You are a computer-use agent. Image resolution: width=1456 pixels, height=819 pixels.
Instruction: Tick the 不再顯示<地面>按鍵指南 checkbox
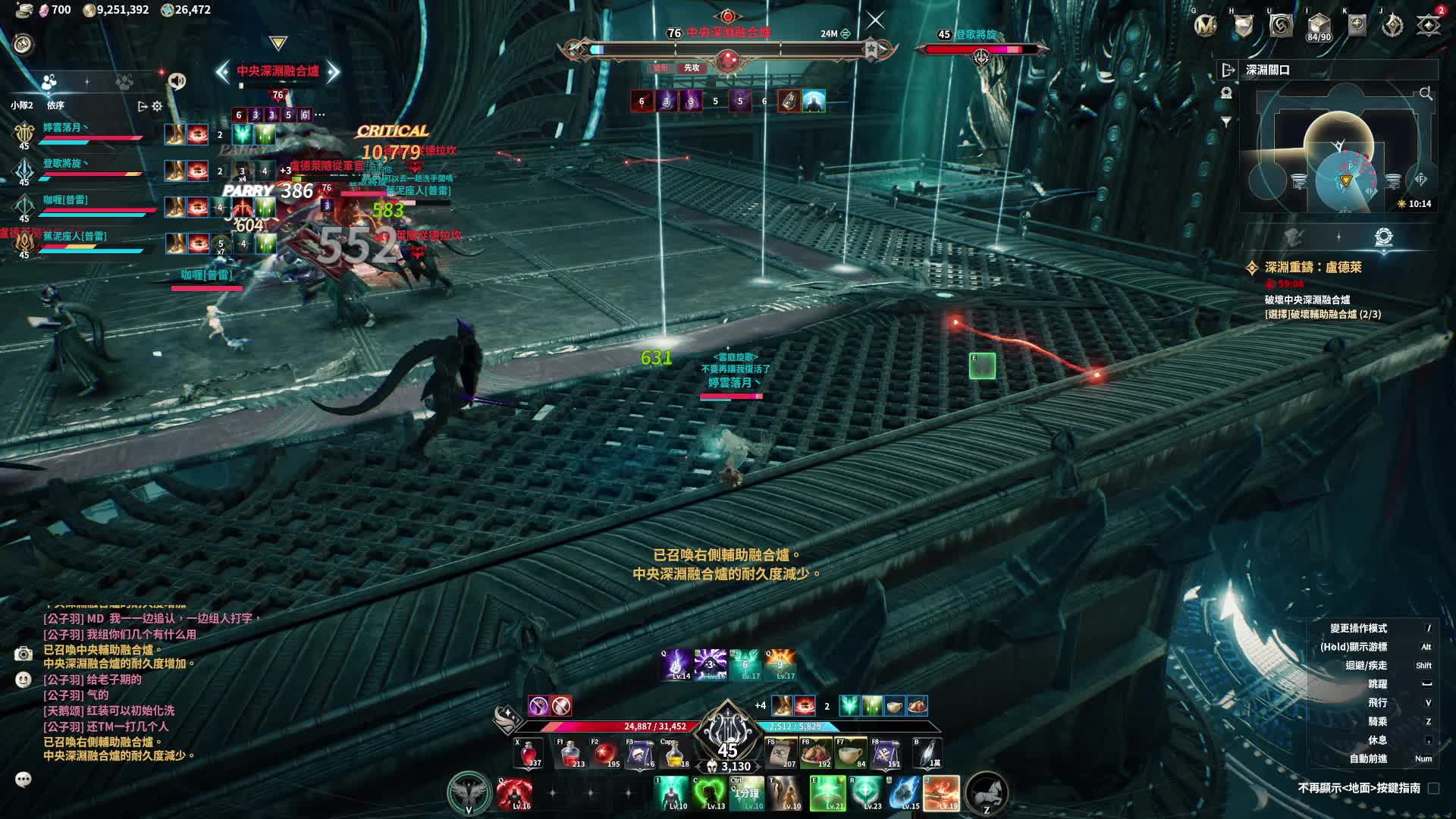[x=1433, y=788]
